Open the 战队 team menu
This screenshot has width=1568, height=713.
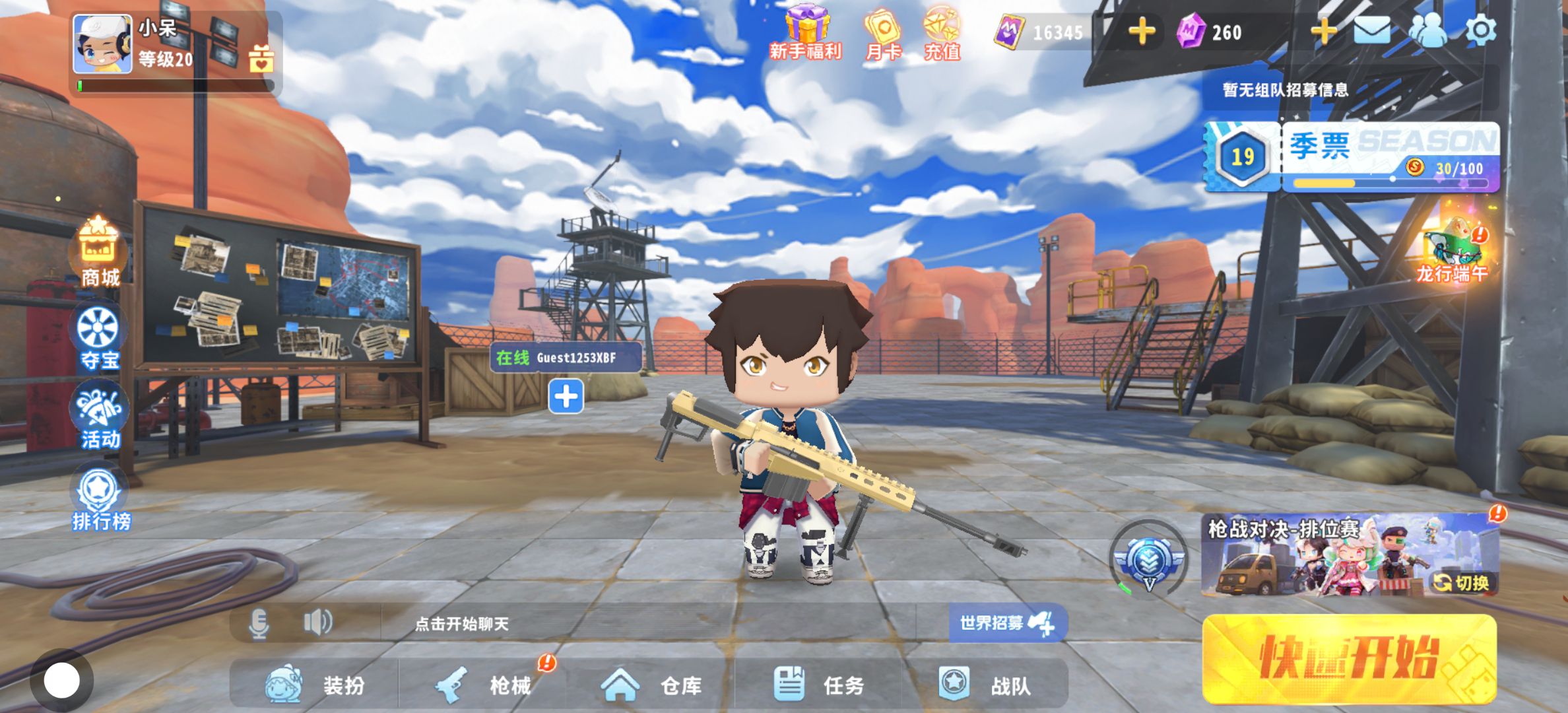point(985,685)
